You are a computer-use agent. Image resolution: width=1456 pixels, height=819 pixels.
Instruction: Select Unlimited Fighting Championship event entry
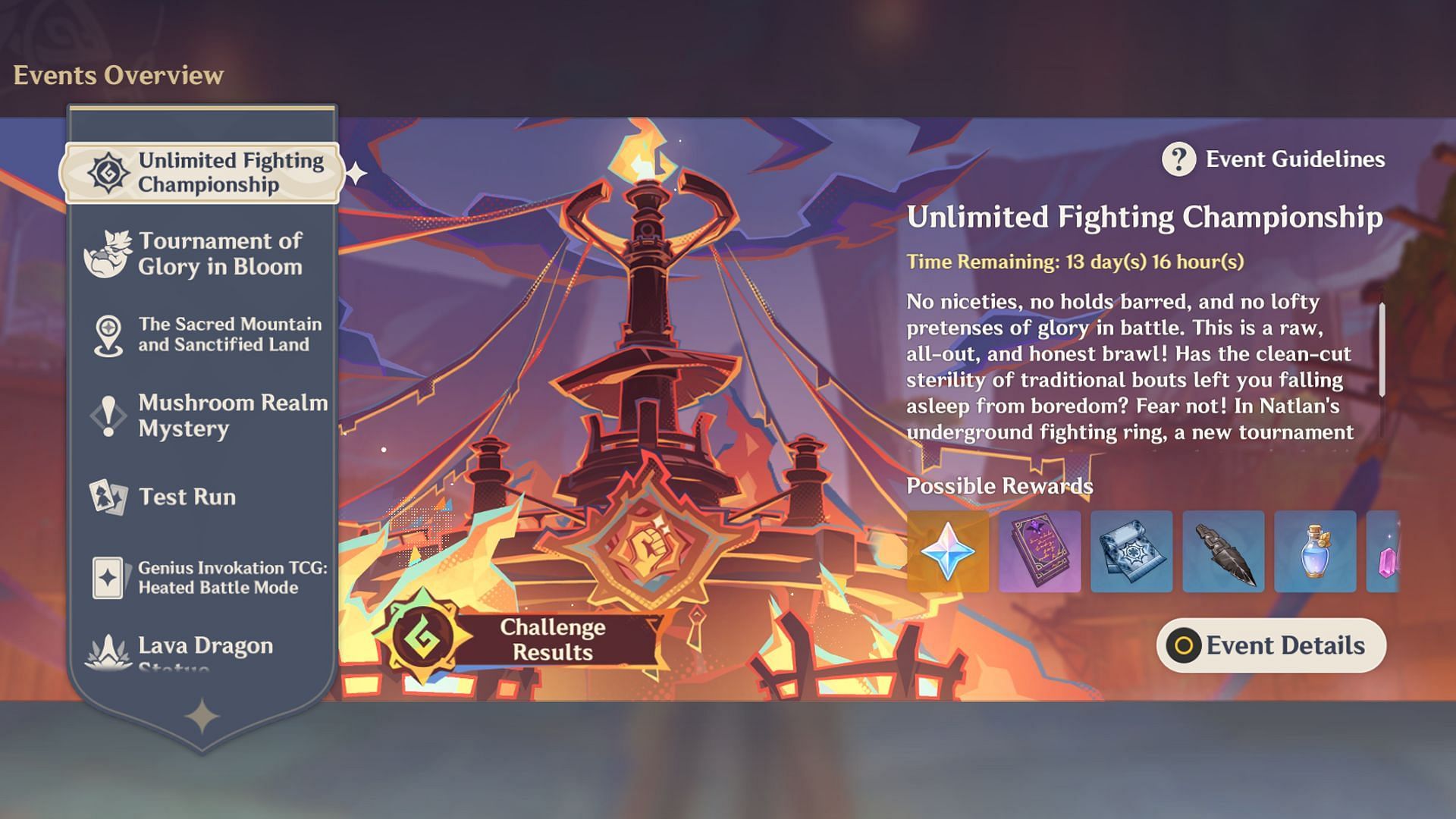[201, 173]
